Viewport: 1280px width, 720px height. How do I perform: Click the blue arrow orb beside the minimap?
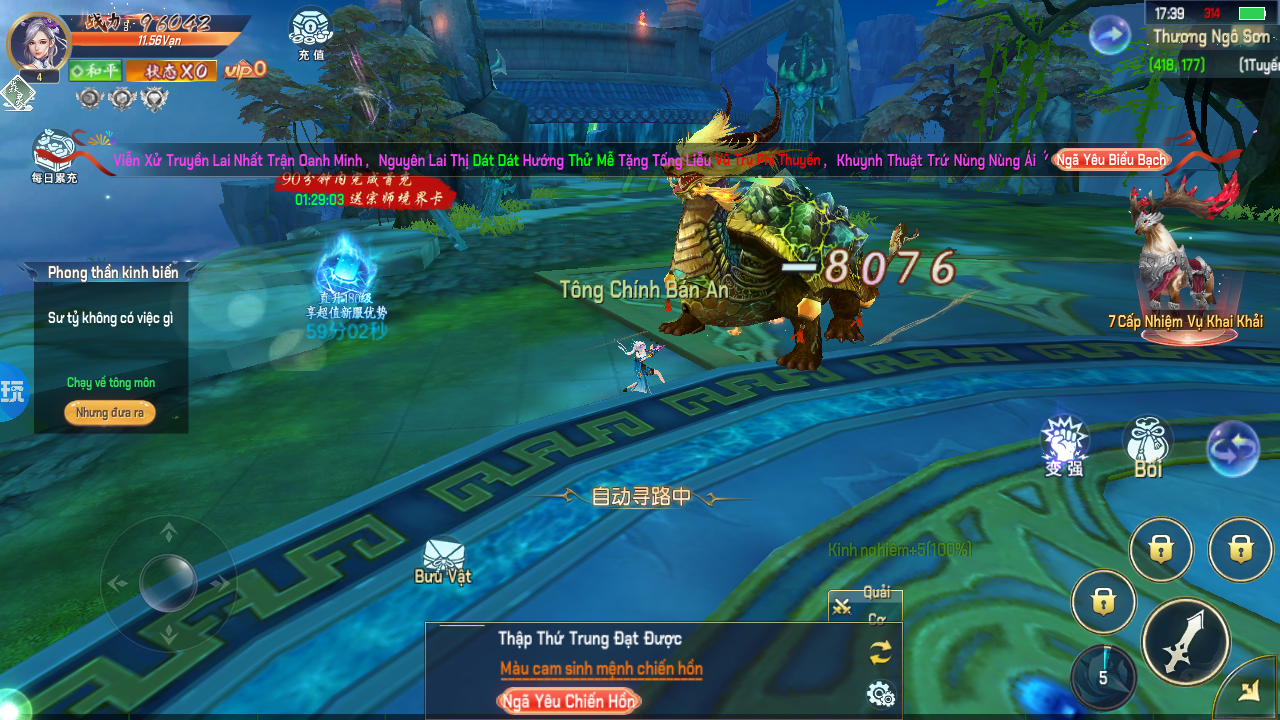[x=1109, y=37]
